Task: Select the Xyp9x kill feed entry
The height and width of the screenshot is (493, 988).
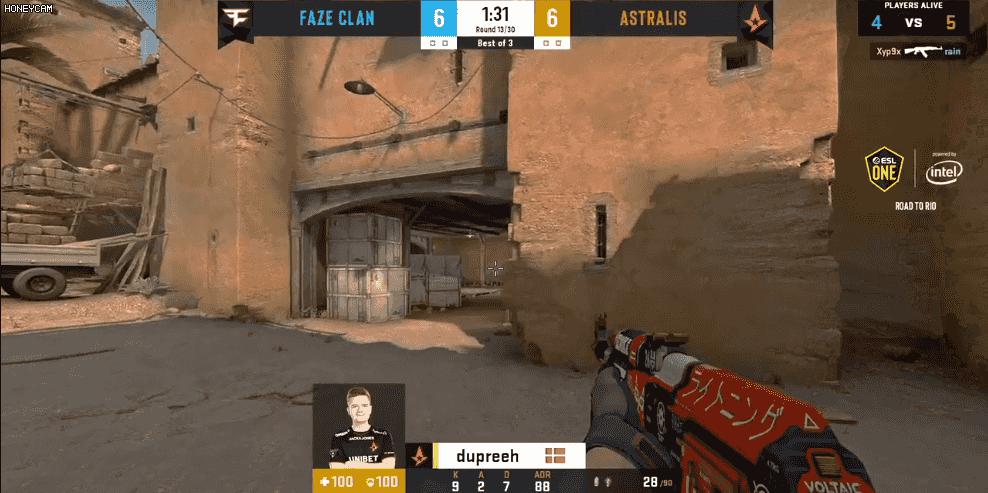Action: (914, 49)
